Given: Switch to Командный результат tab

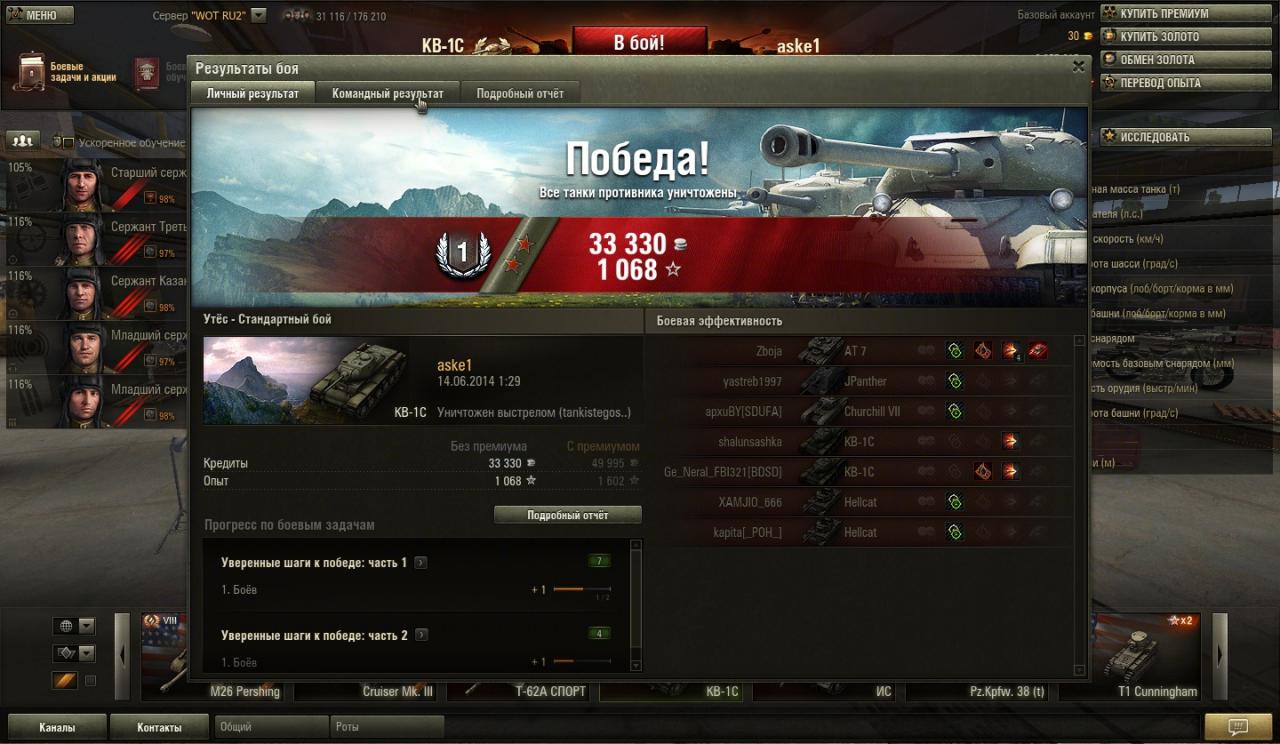Looking at the screenshot, I should 388,93.
